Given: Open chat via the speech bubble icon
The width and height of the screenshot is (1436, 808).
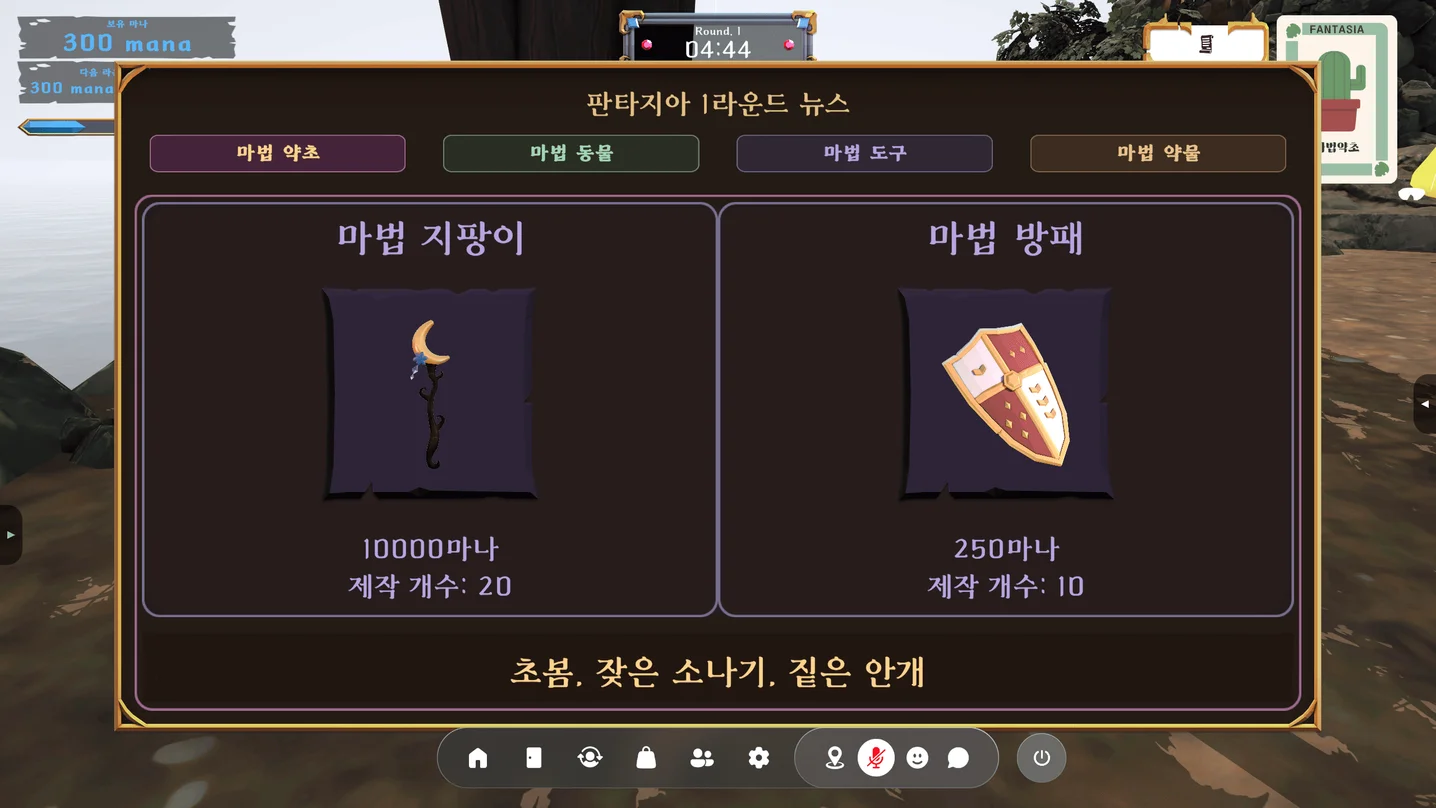Looking at the screenshot, I should pos(959,758).
